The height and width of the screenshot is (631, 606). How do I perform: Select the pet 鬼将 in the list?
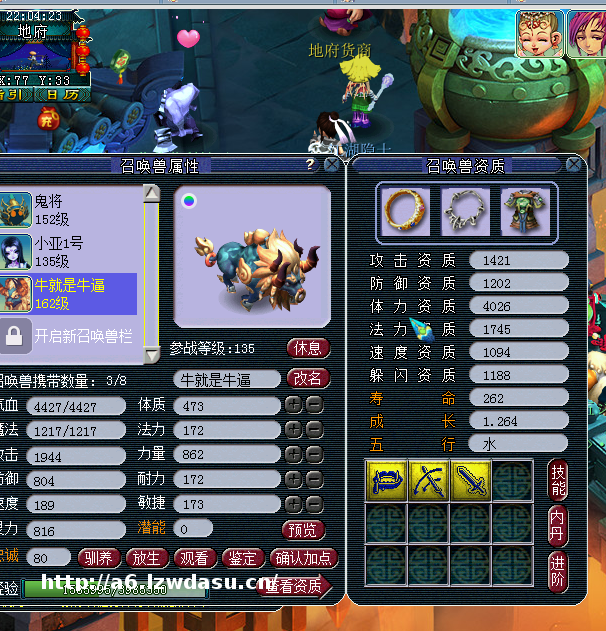pyautogui.click(x=70, y=209)
